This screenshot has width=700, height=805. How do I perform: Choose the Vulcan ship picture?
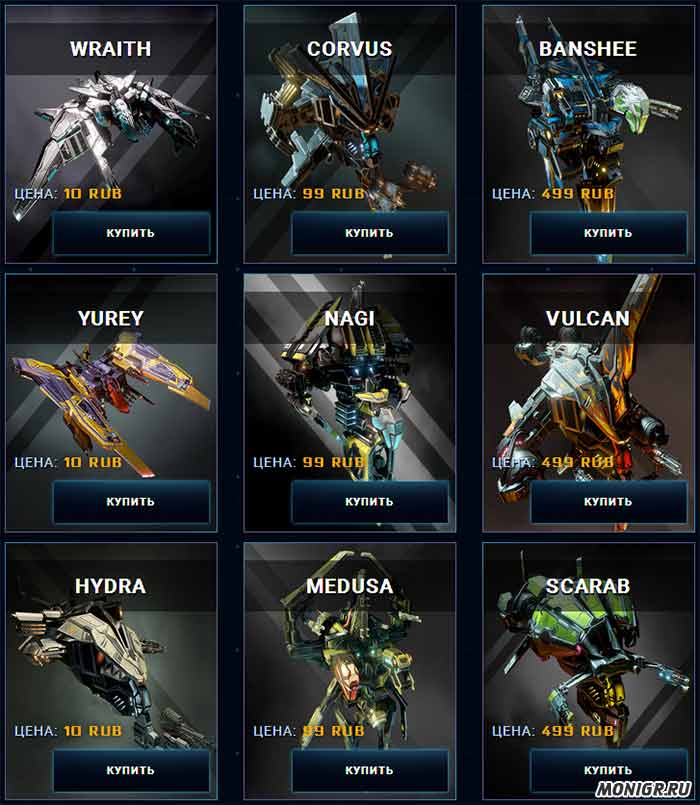[x=580, y=400]
